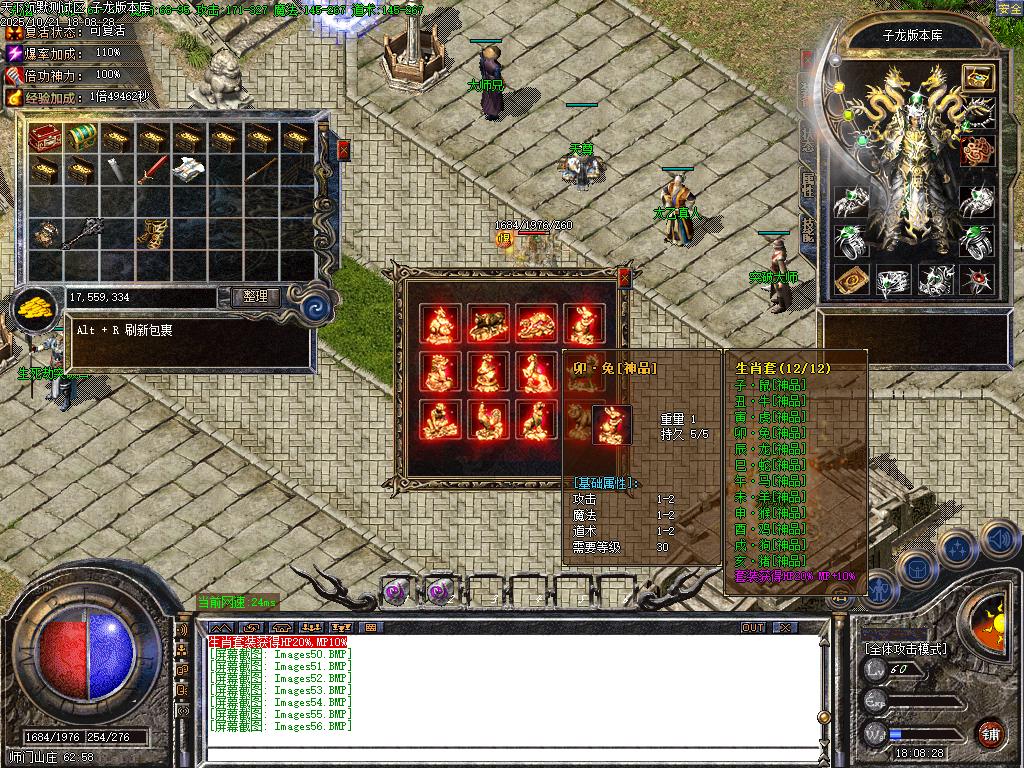This screenshot has height=768, width=1024.
Task: Pick the red sword in the bag
Action: (152, 171)
